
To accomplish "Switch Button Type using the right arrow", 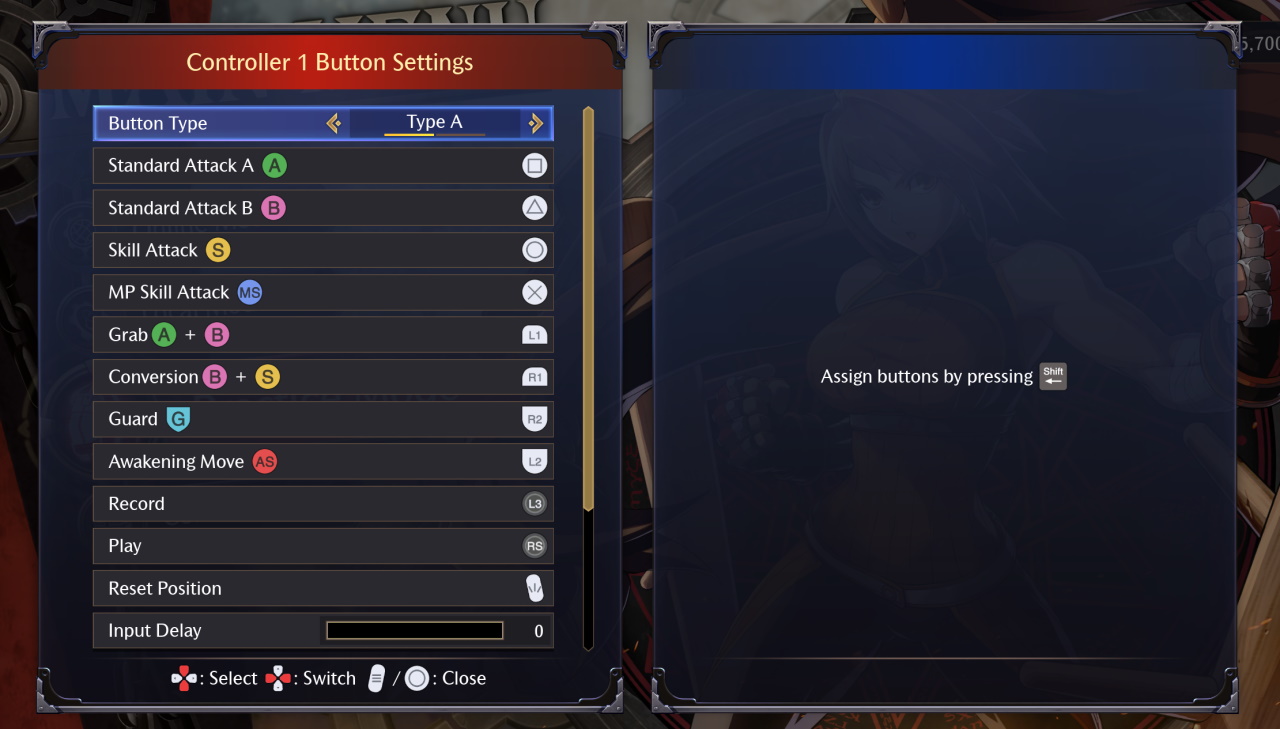I will tap(536, 123).
